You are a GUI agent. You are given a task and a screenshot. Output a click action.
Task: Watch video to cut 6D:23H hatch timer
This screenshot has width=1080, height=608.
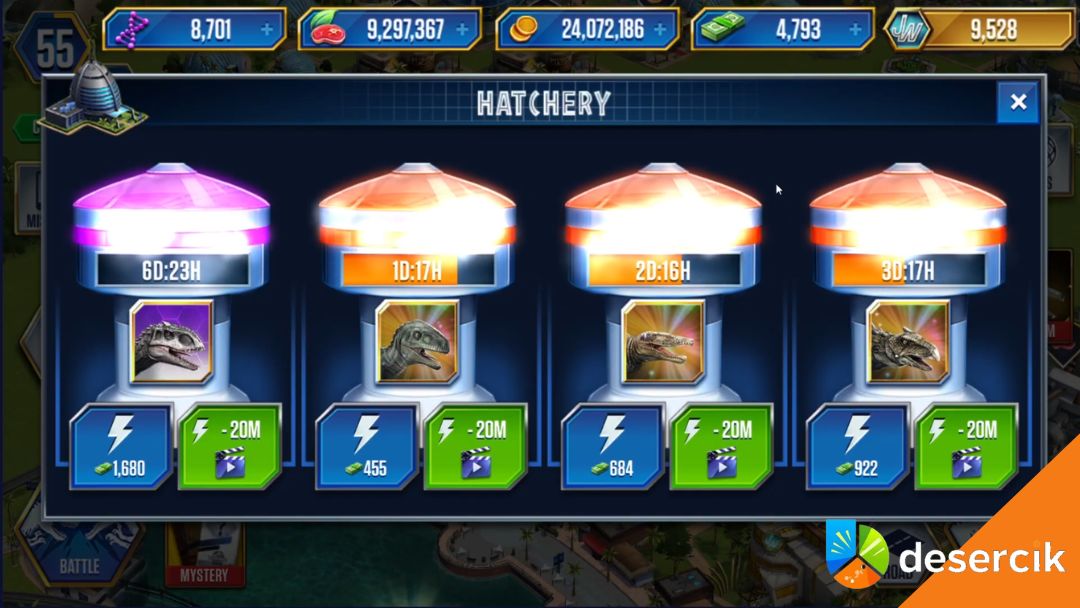[230, 446]
